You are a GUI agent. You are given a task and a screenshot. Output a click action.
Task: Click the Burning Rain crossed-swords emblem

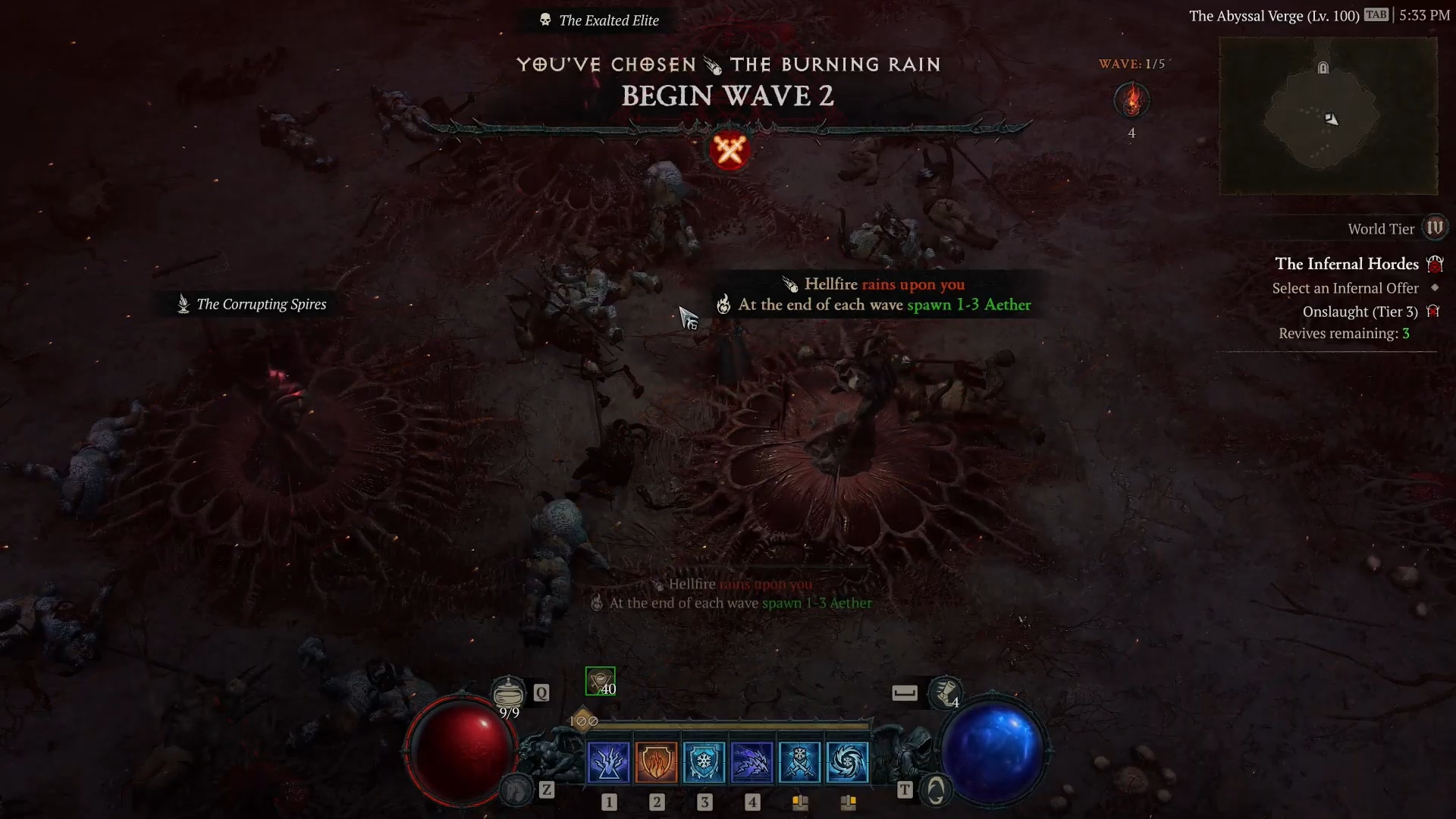tap(729, 149)
